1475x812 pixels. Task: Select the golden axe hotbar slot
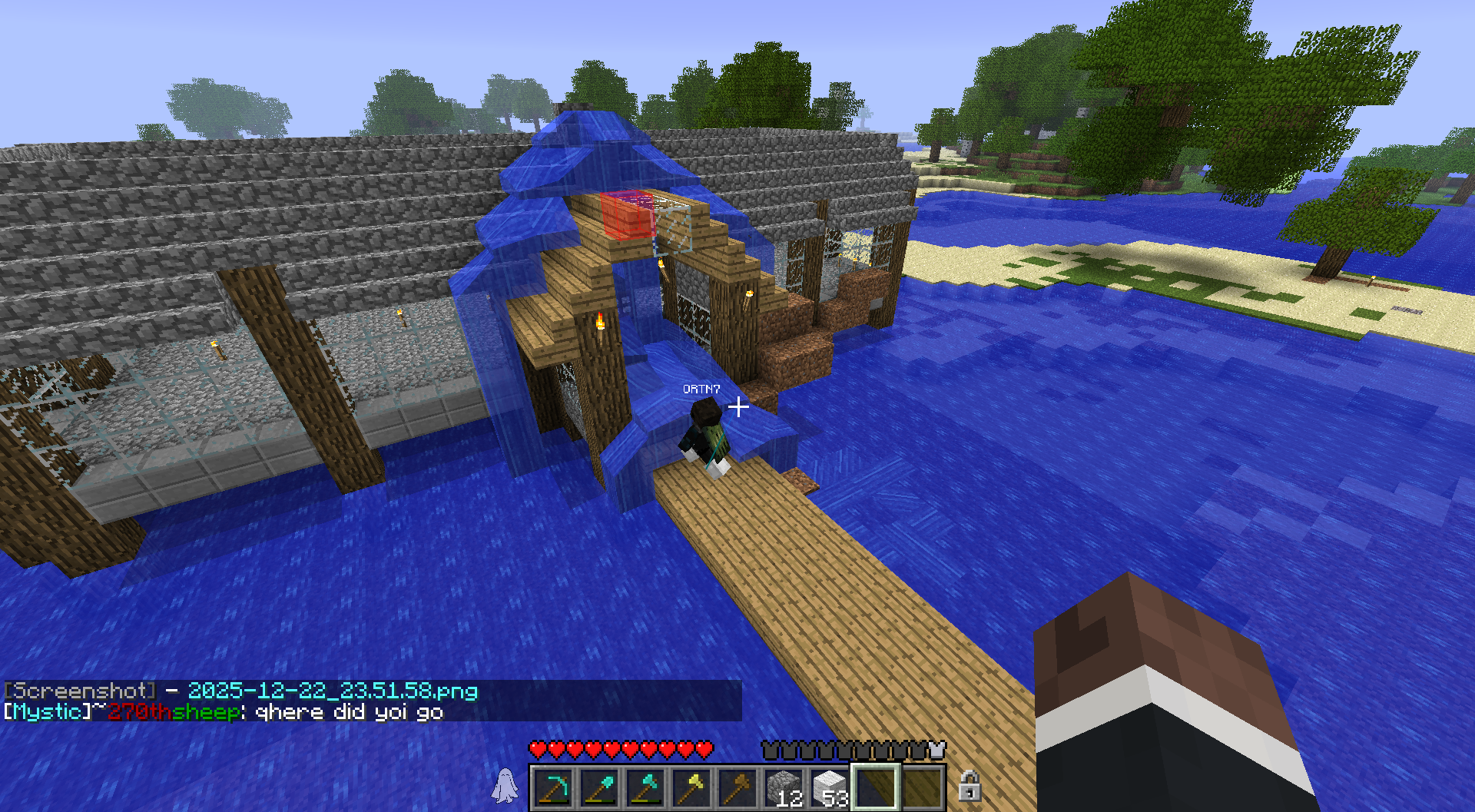pos(692,788)
